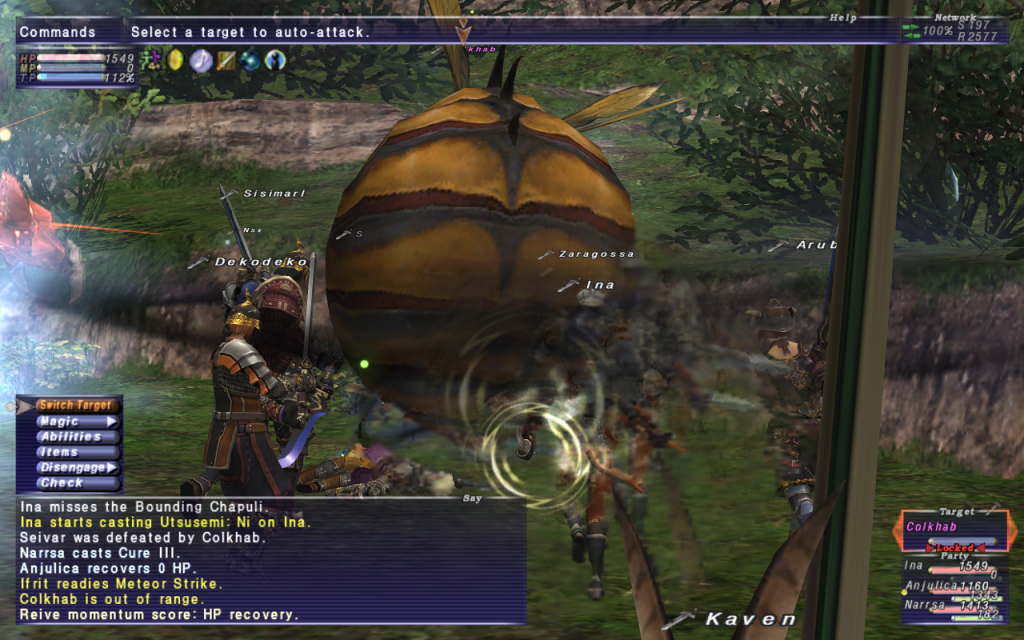1024x640 pixels.
Task: Click the dark silhouette status icon
Action: pyautogui.click(x=275, y=60)
